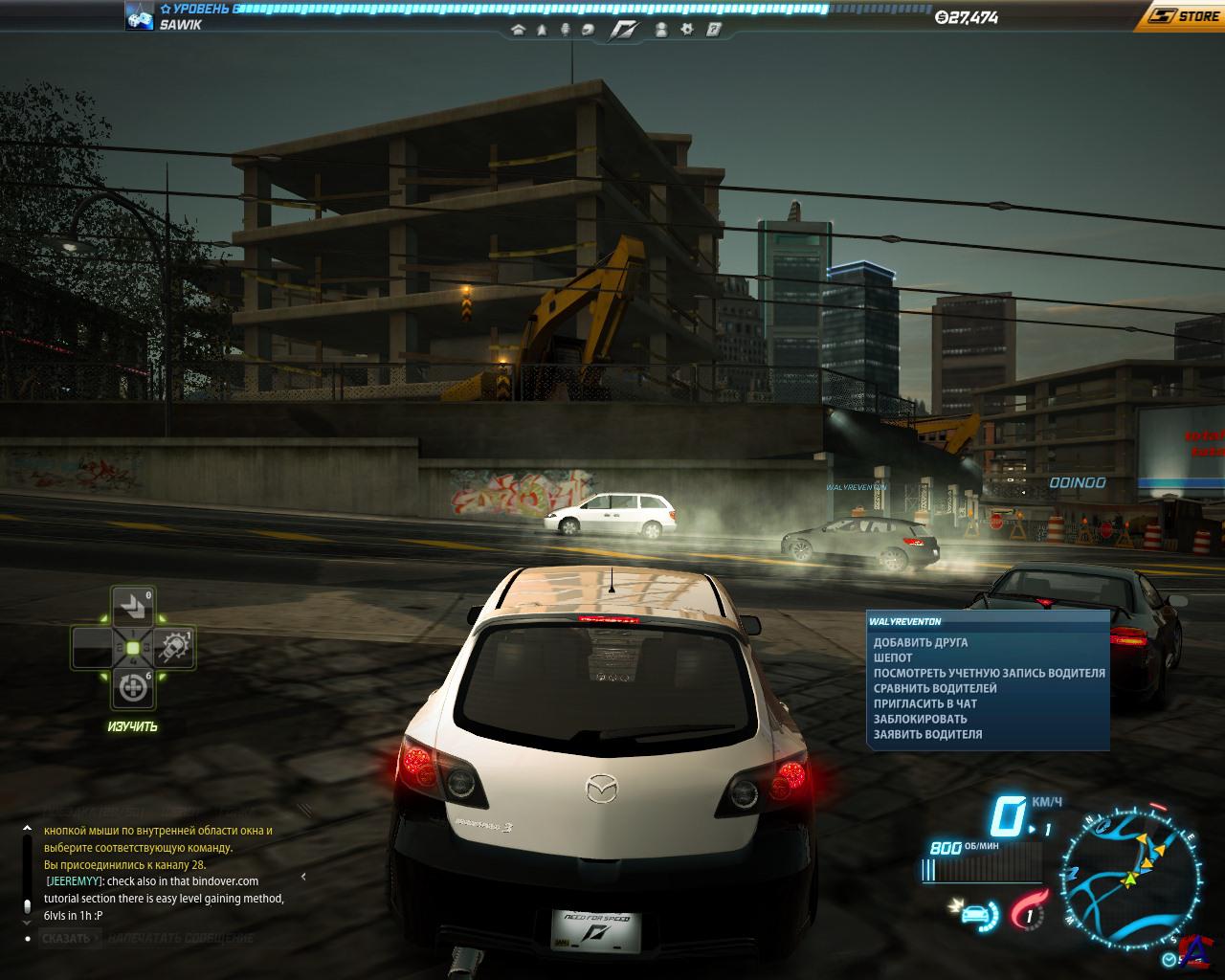Click the home (safehouse) icon in top bar
The height and width of the screenshot is (980, 1225).
(x=519, y=30)
